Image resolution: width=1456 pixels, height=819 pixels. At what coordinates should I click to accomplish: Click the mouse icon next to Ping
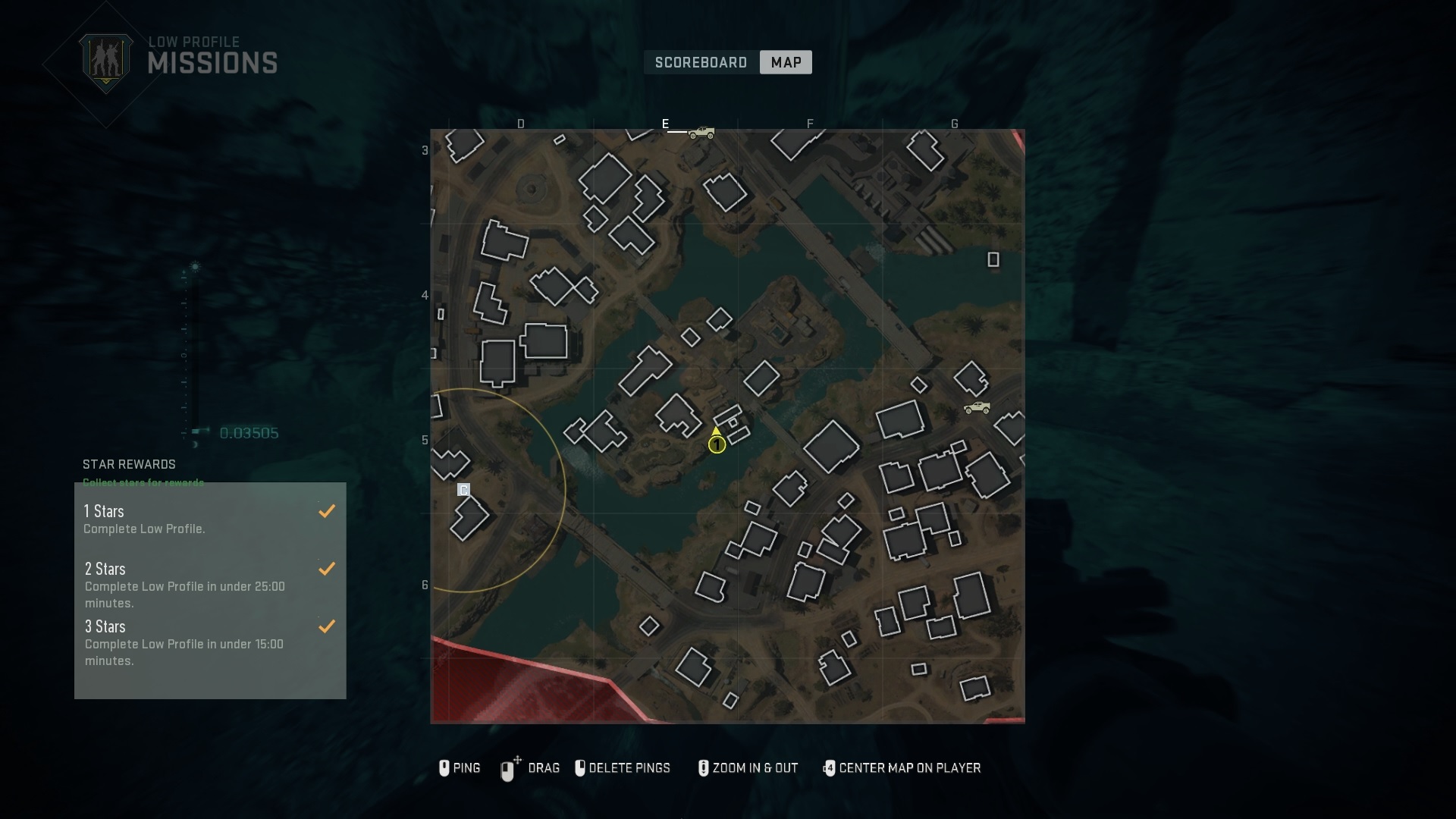[x=444, y=768]
